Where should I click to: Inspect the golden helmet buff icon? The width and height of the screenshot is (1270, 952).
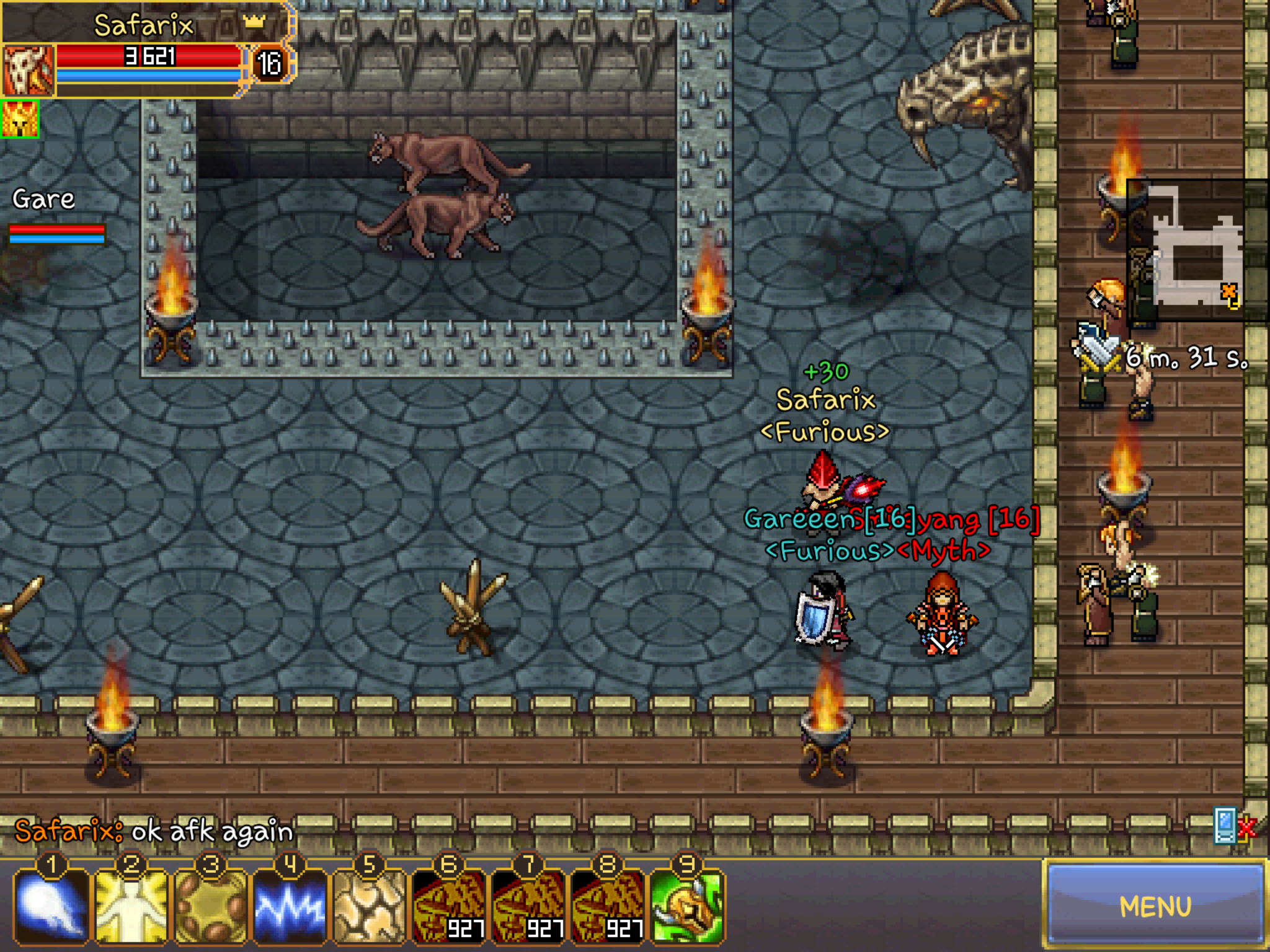coord(20,119)
